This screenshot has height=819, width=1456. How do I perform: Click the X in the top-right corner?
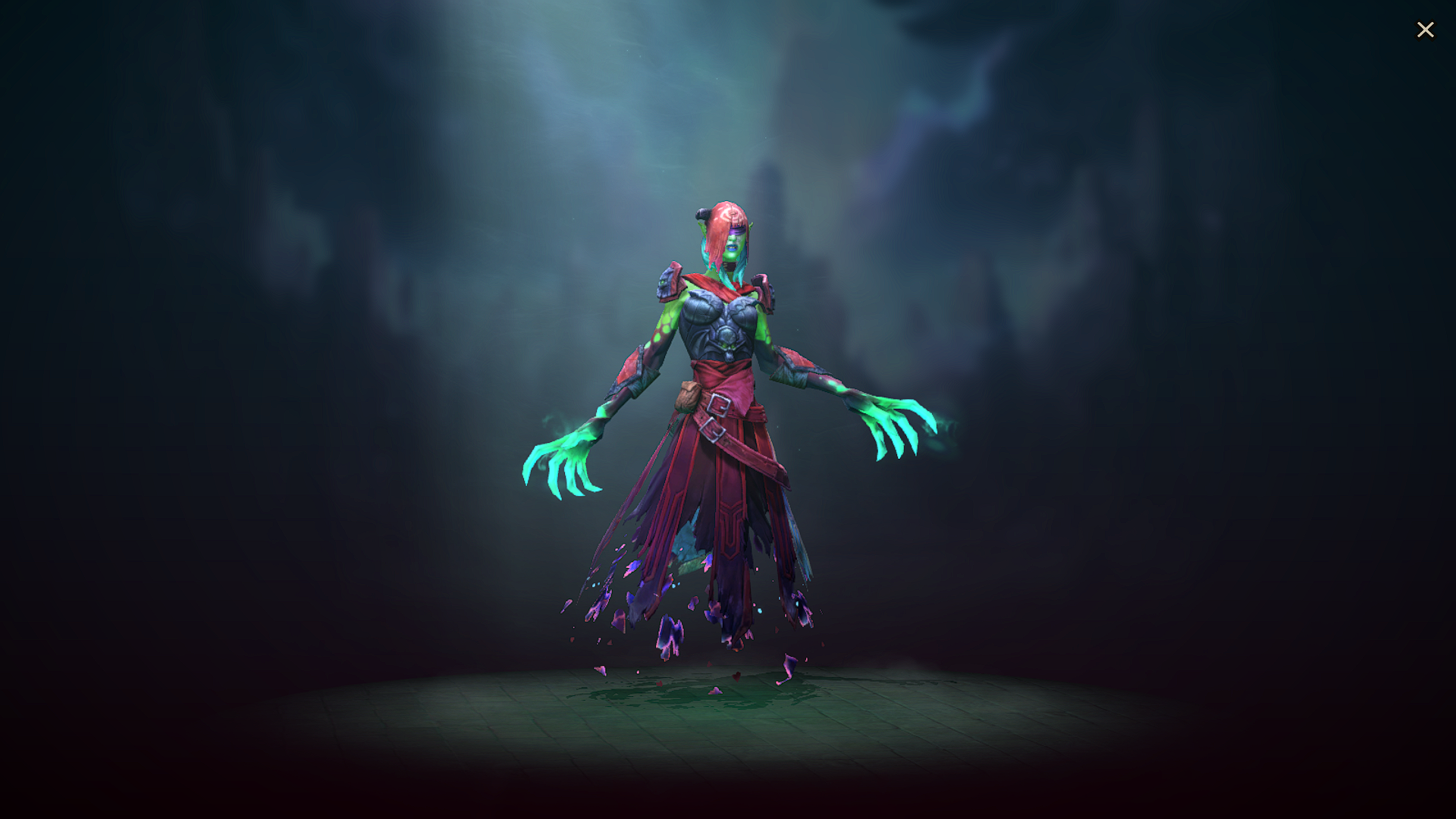click(1426, 30)
